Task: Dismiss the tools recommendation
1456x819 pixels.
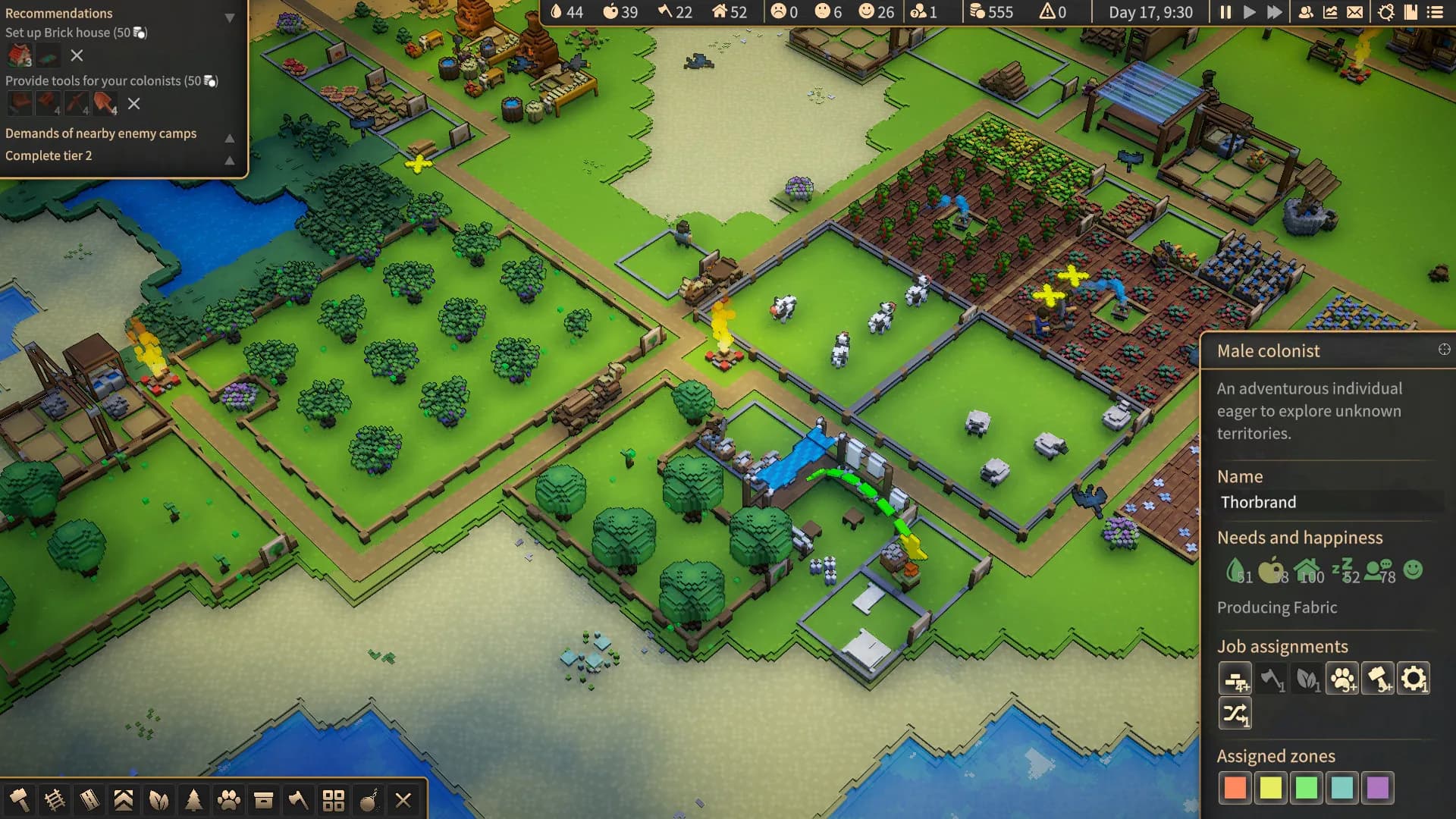Action: 134,104
